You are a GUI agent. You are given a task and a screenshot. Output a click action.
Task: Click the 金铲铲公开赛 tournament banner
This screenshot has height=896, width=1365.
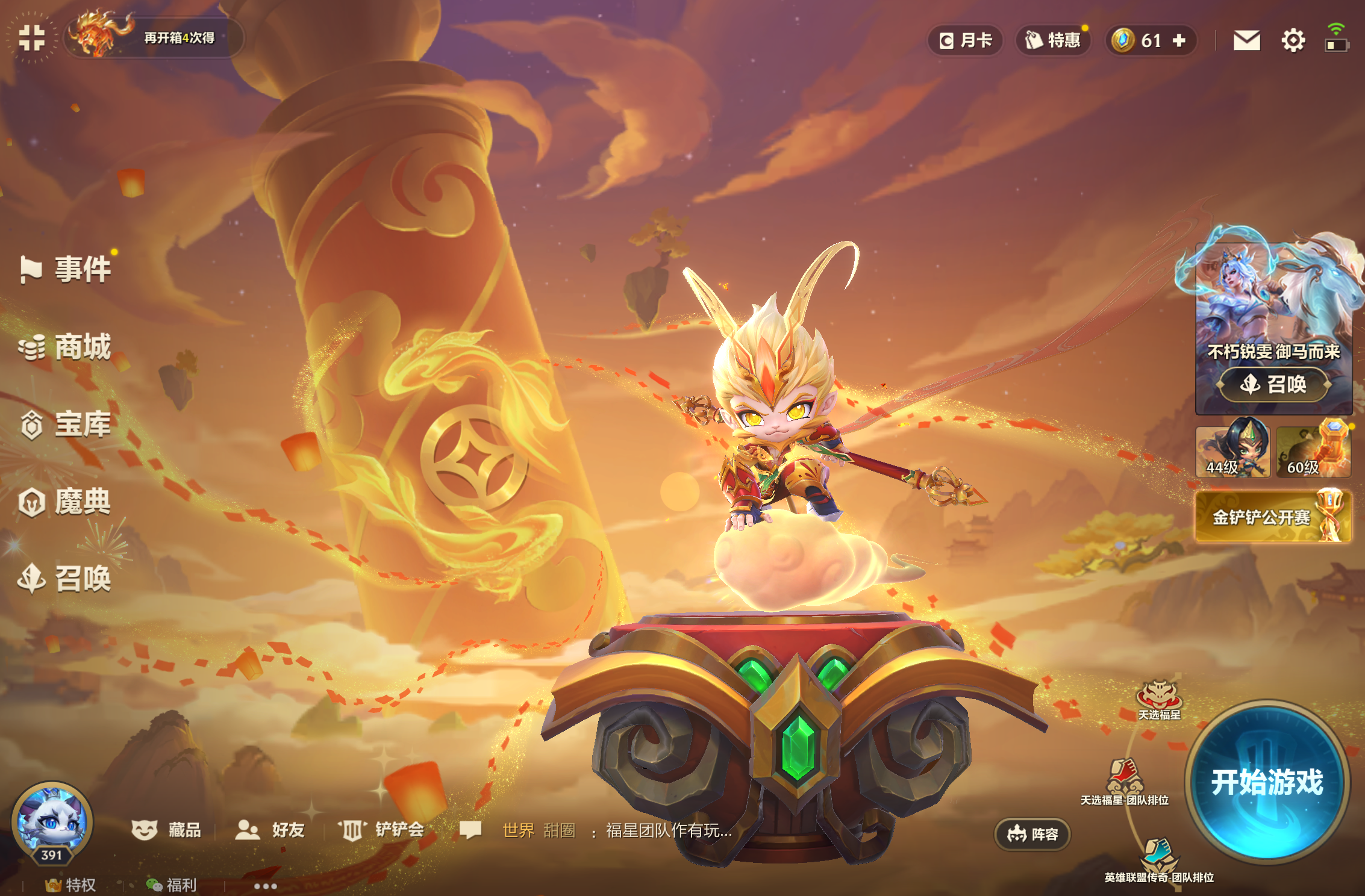(1273, 517)
